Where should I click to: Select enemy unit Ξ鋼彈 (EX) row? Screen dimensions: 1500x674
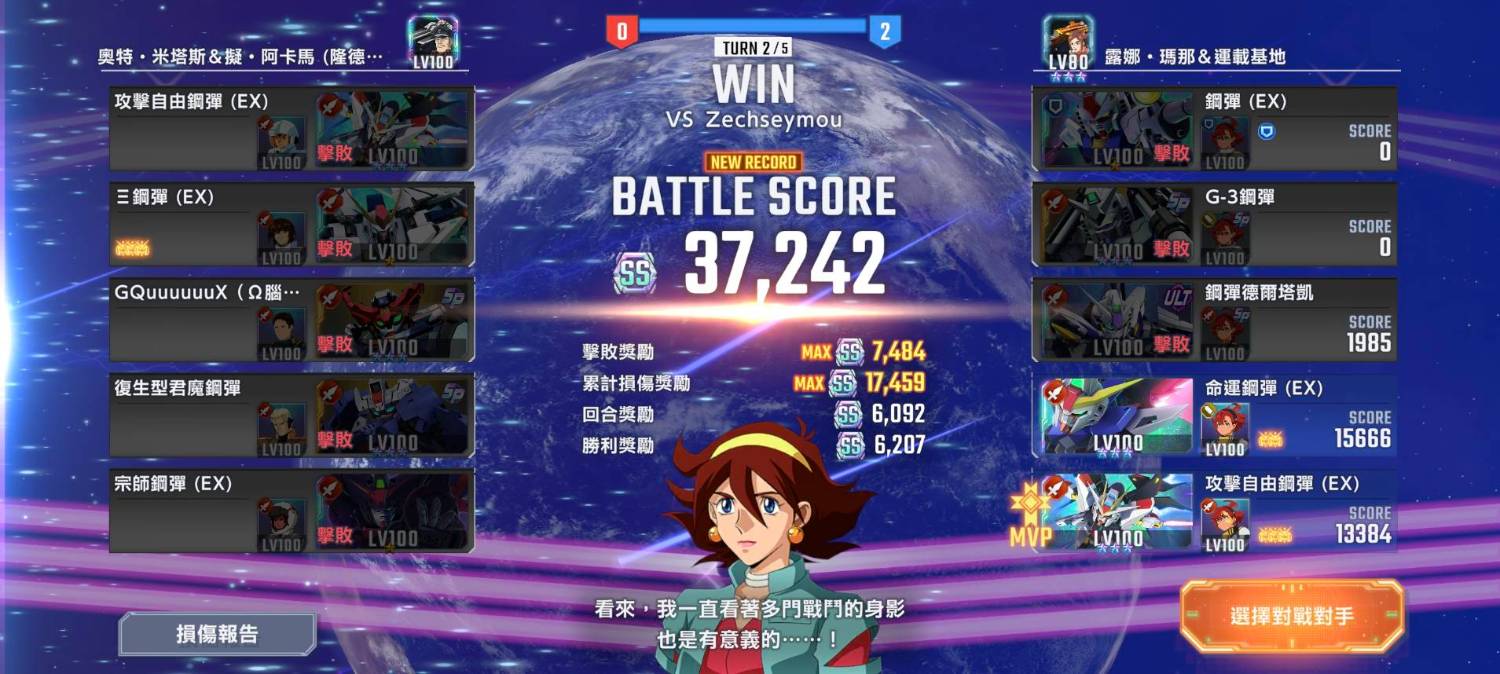tap(291, 225)
